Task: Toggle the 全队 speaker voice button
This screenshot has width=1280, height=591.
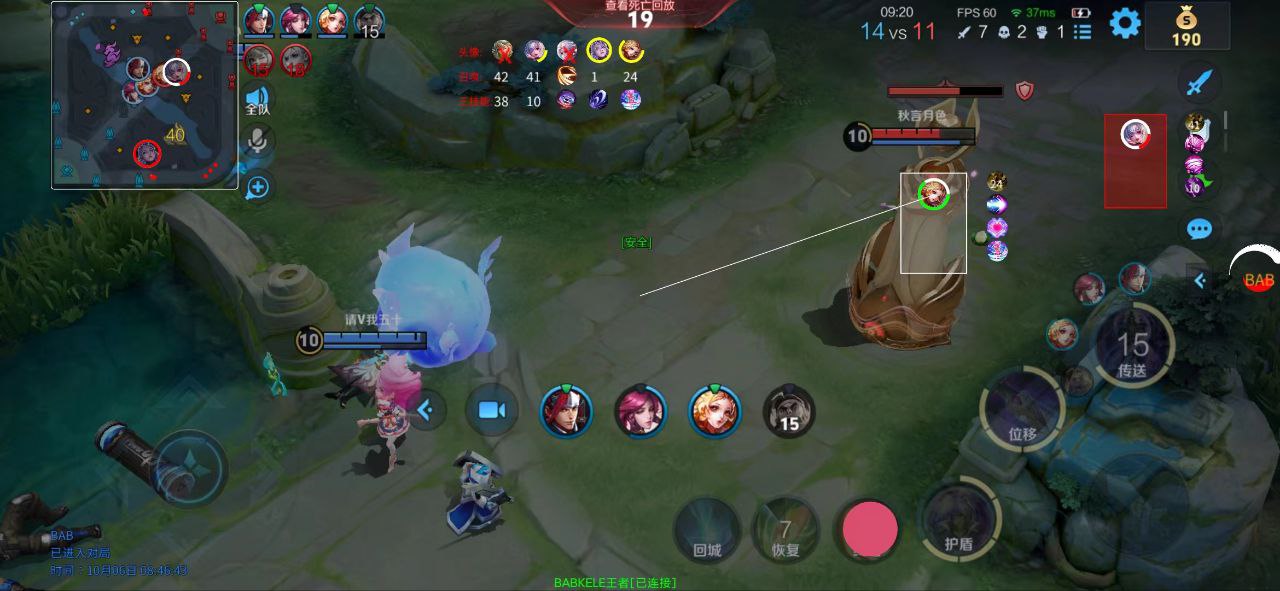Action: point(257,100)
